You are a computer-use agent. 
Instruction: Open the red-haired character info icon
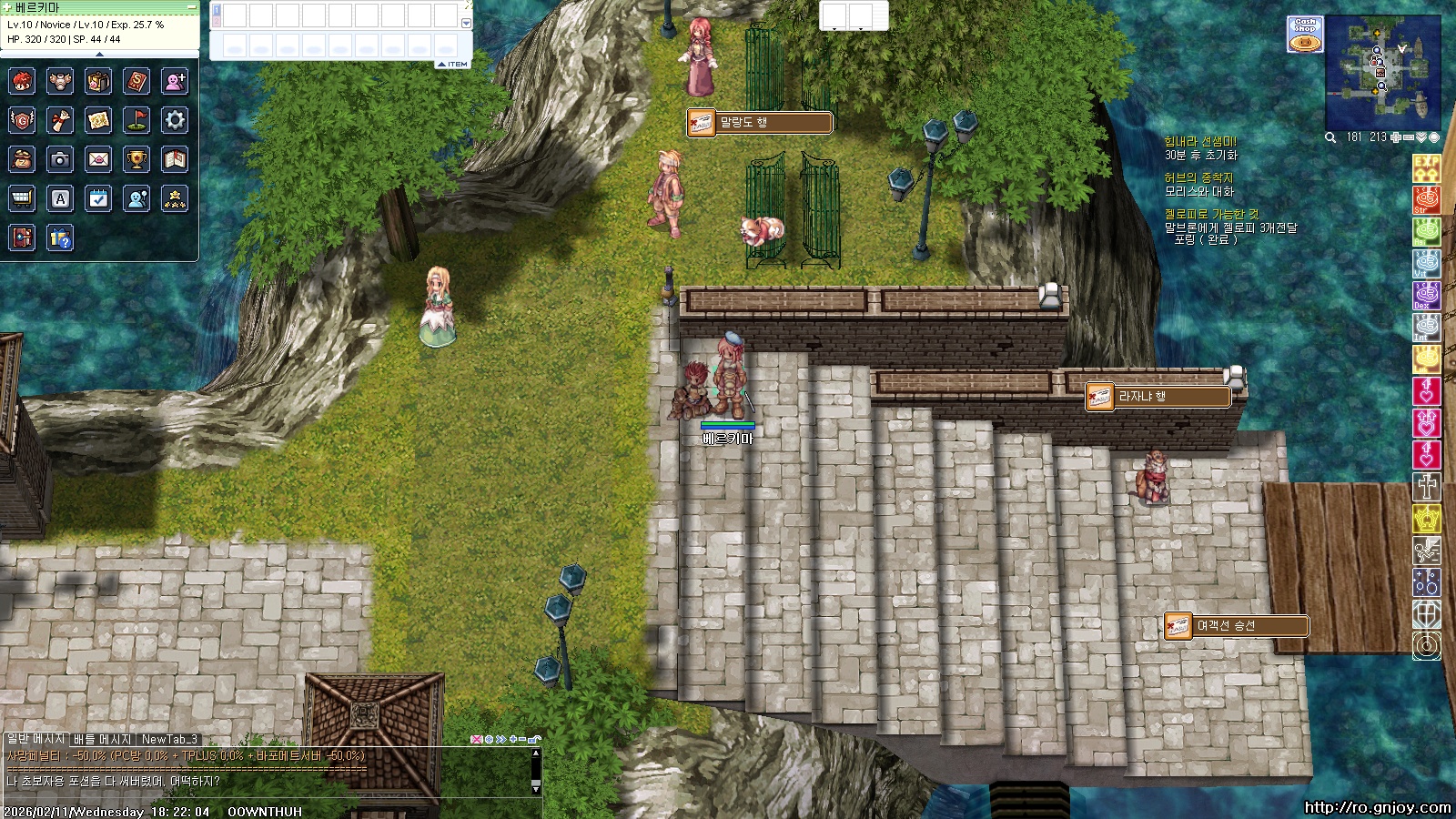(22, 81)
